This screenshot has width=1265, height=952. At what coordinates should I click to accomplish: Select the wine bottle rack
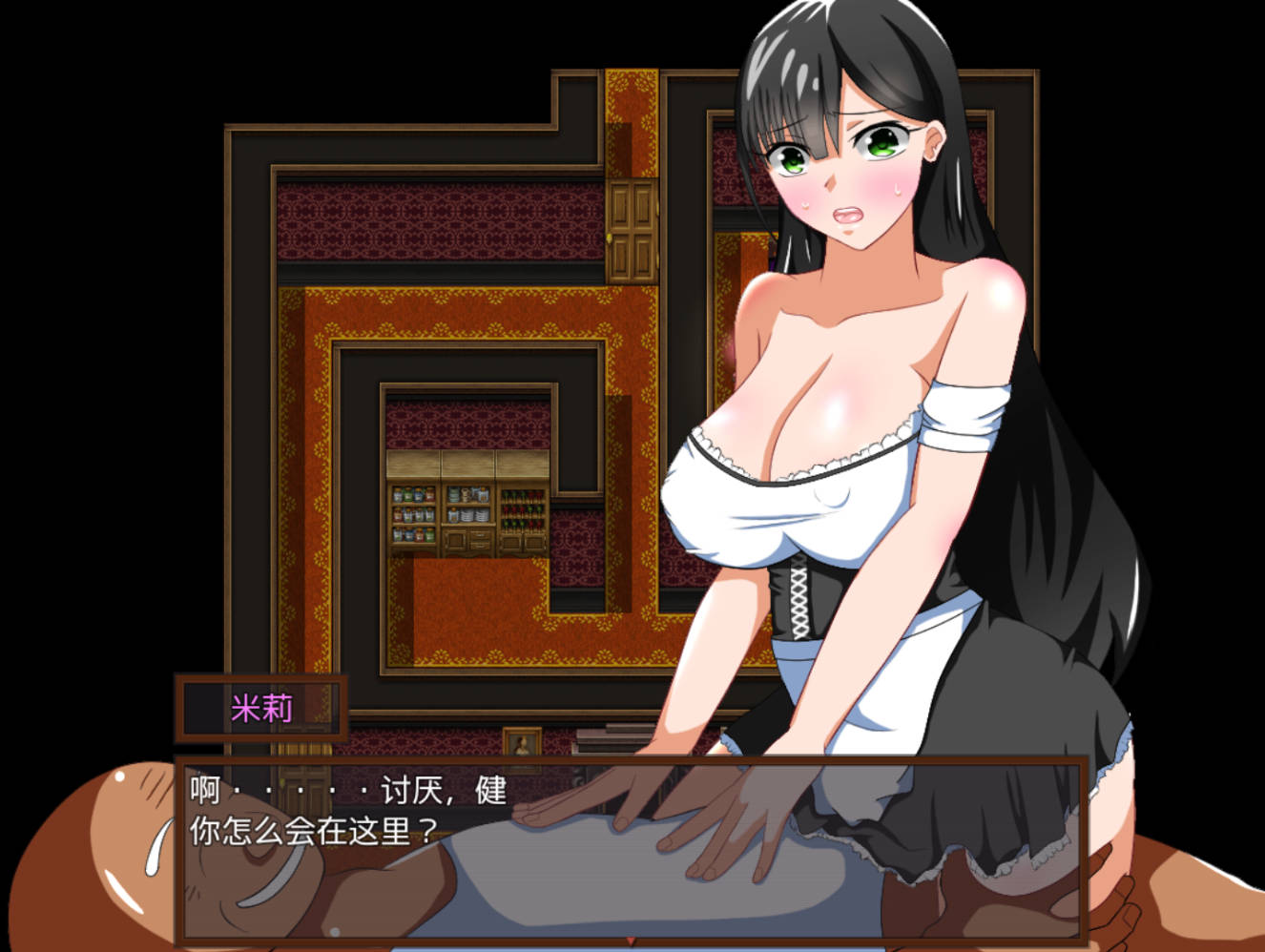tap(521, 510)
